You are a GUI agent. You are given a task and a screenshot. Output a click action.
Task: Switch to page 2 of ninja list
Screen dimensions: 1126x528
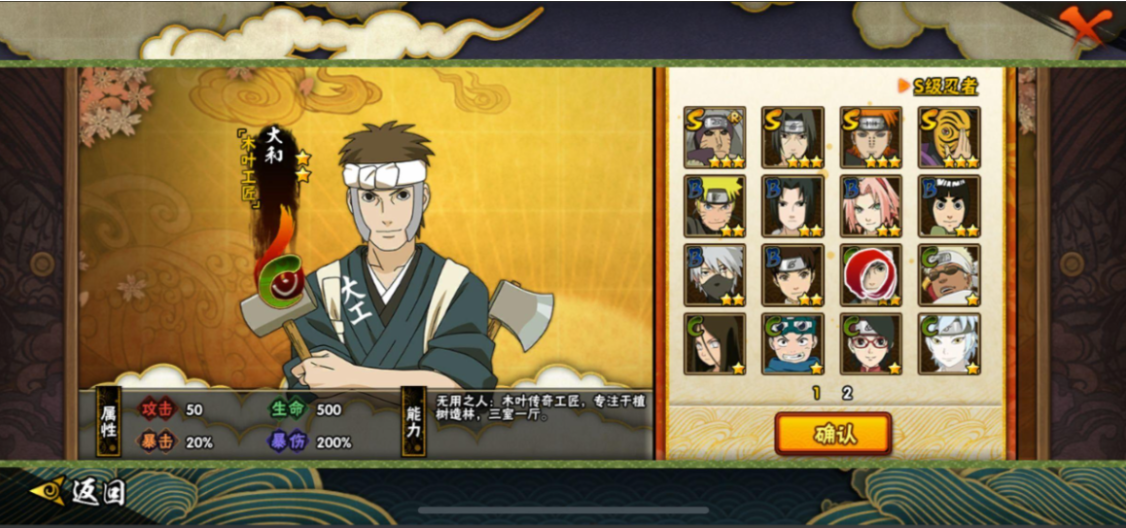(x=847, y=393)
